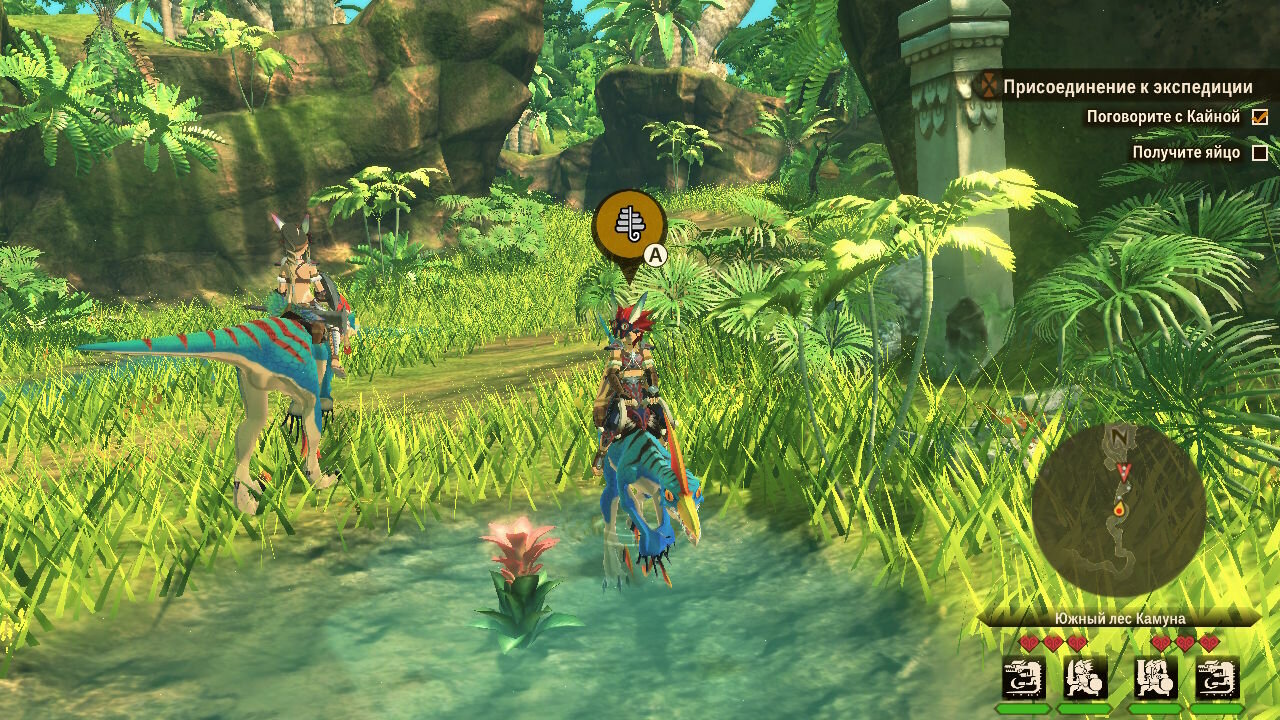Select the orange quest marker on the minimap
Viewport: 1280px width, 720px height.
coord(1118,510)
